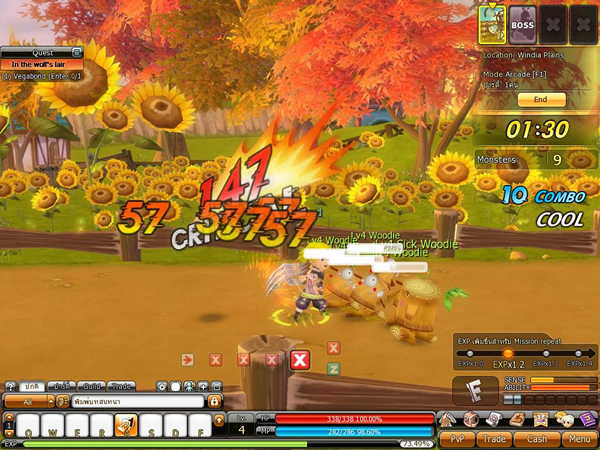Open chat settings via gear icon

click(x=161, y=386)
